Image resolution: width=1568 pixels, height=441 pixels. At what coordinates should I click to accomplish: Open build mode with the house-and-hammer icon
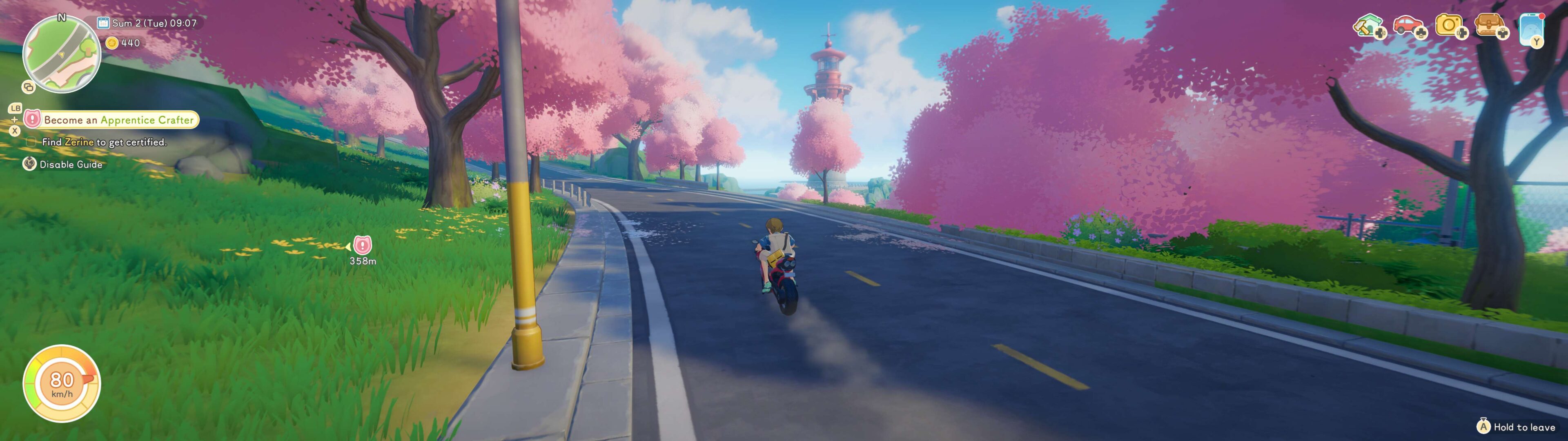(1367, 26)
